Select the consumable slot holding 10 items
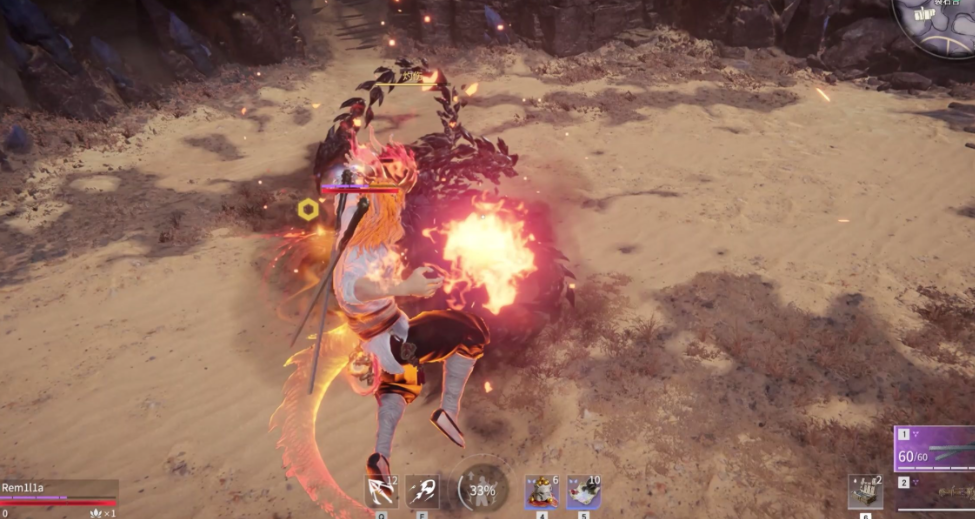 584,492
